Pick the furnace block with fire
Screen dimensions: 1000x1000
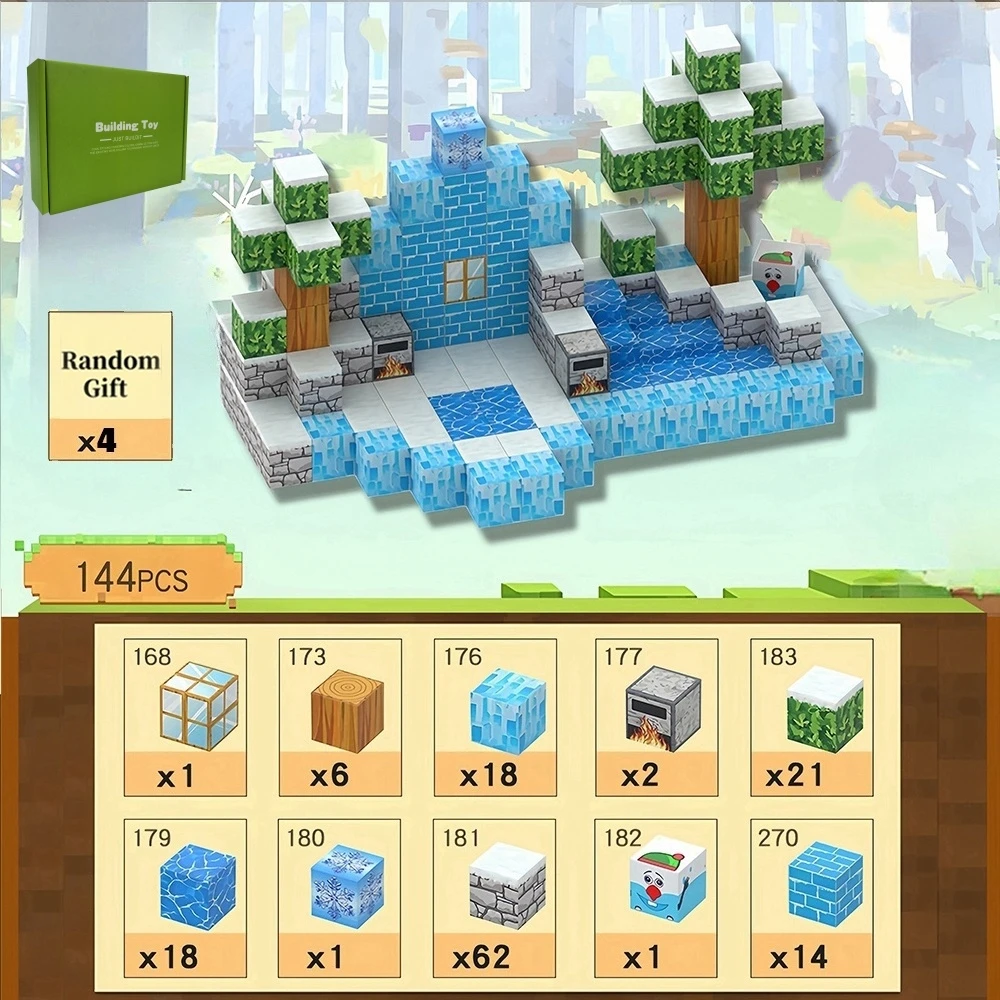pos(656,717)
